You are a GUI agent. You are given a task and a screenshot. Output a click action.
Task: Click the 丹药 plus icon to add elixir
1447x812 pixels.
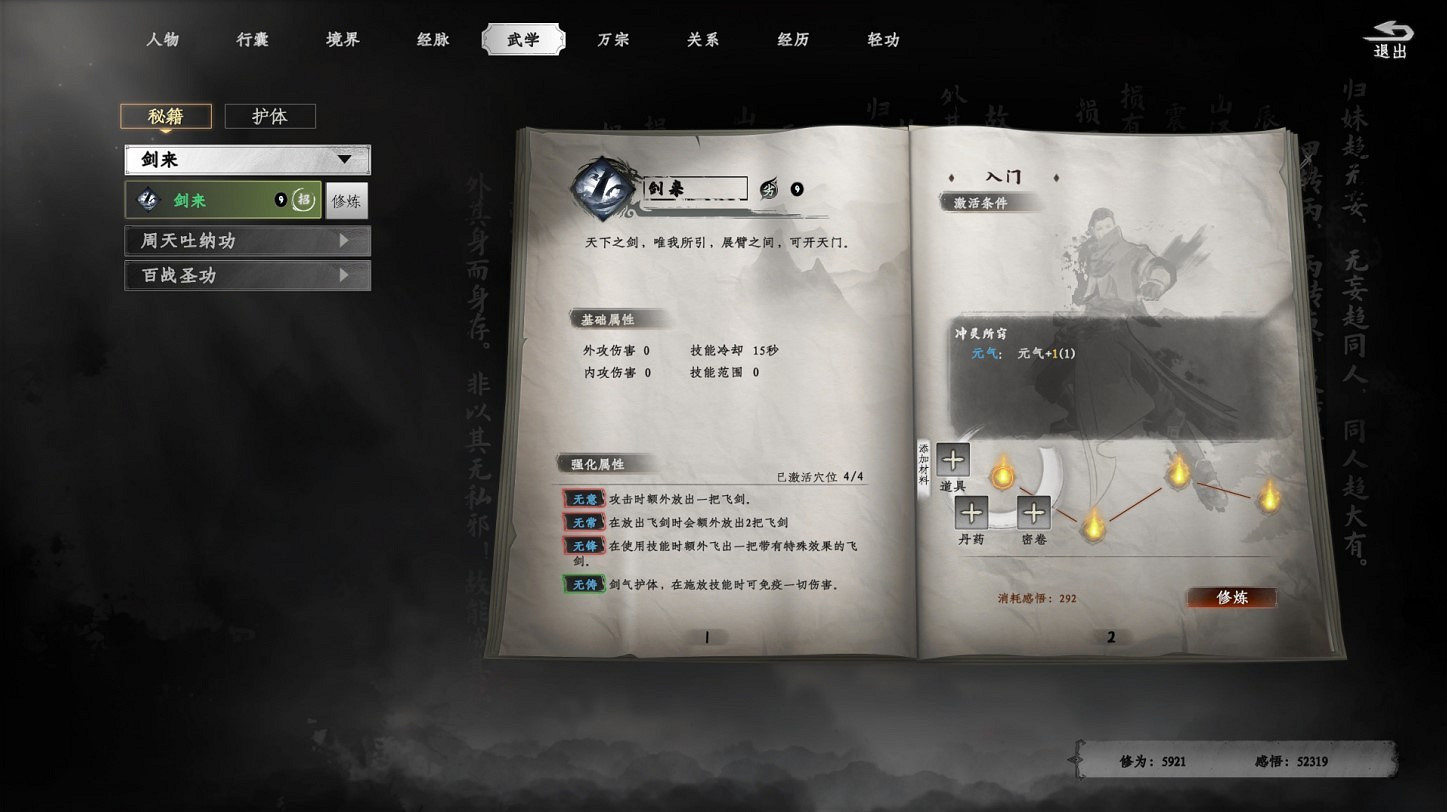pyautogui.click(x=971, y=514)
